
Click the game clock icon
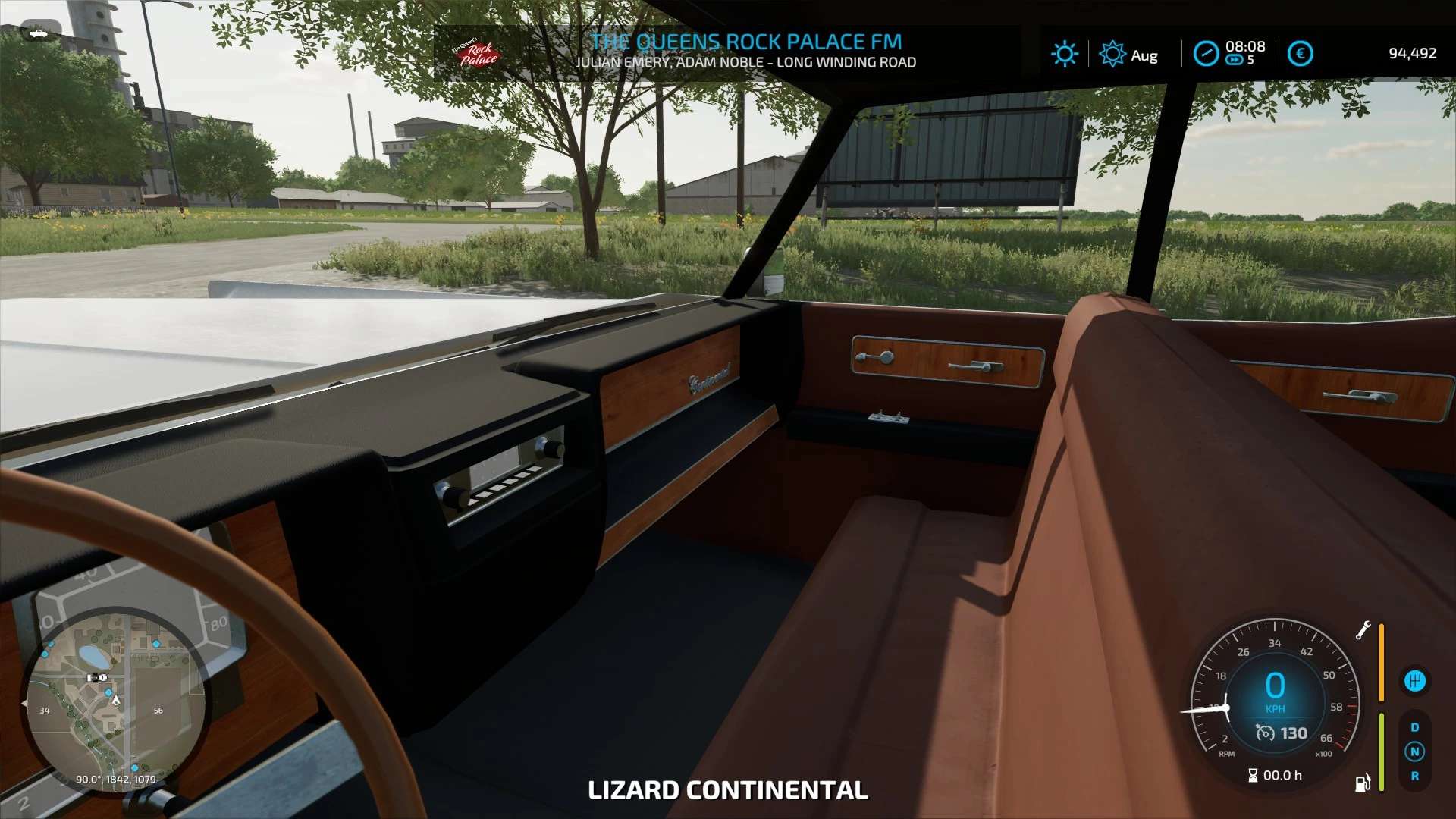[x=1206, y=54]
